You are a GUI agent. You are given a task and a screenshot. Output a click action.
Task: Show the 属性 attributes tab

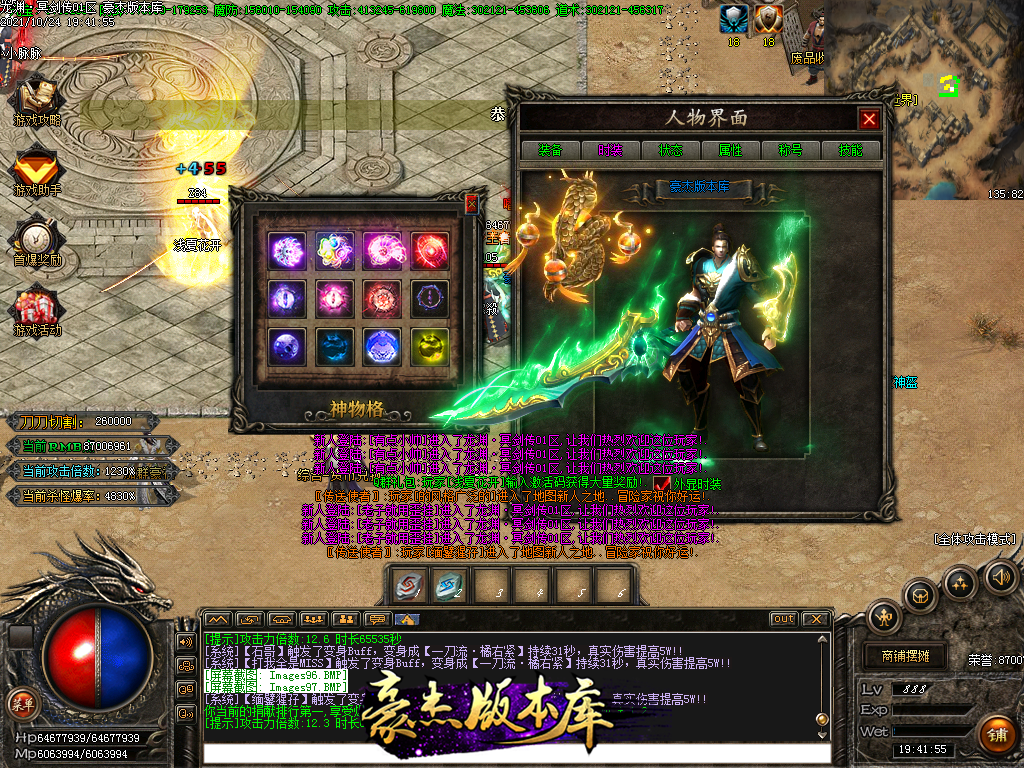[x=730, y=150]
